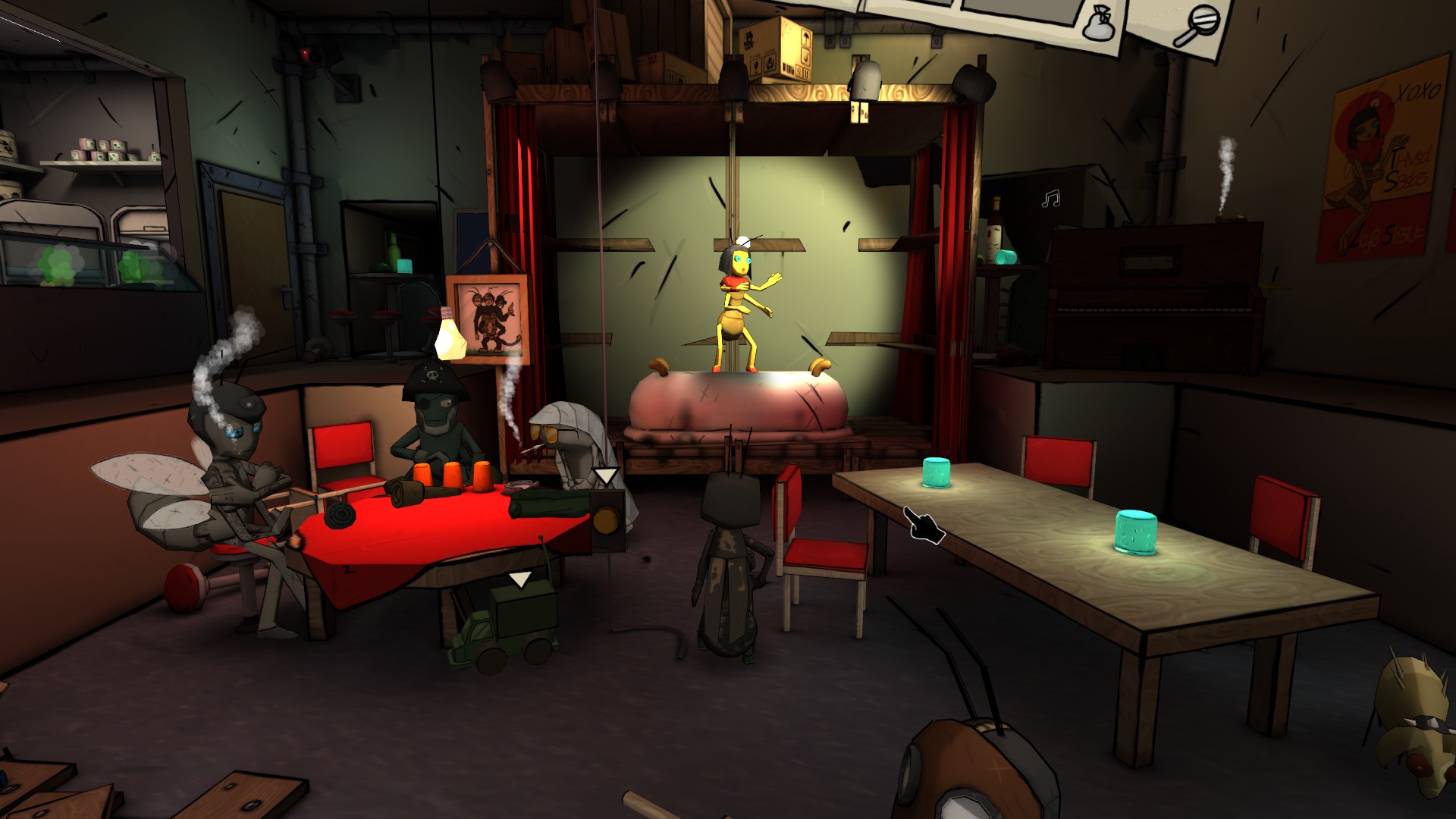Select the hotspot arrow above the toy truck

point(519,581)
